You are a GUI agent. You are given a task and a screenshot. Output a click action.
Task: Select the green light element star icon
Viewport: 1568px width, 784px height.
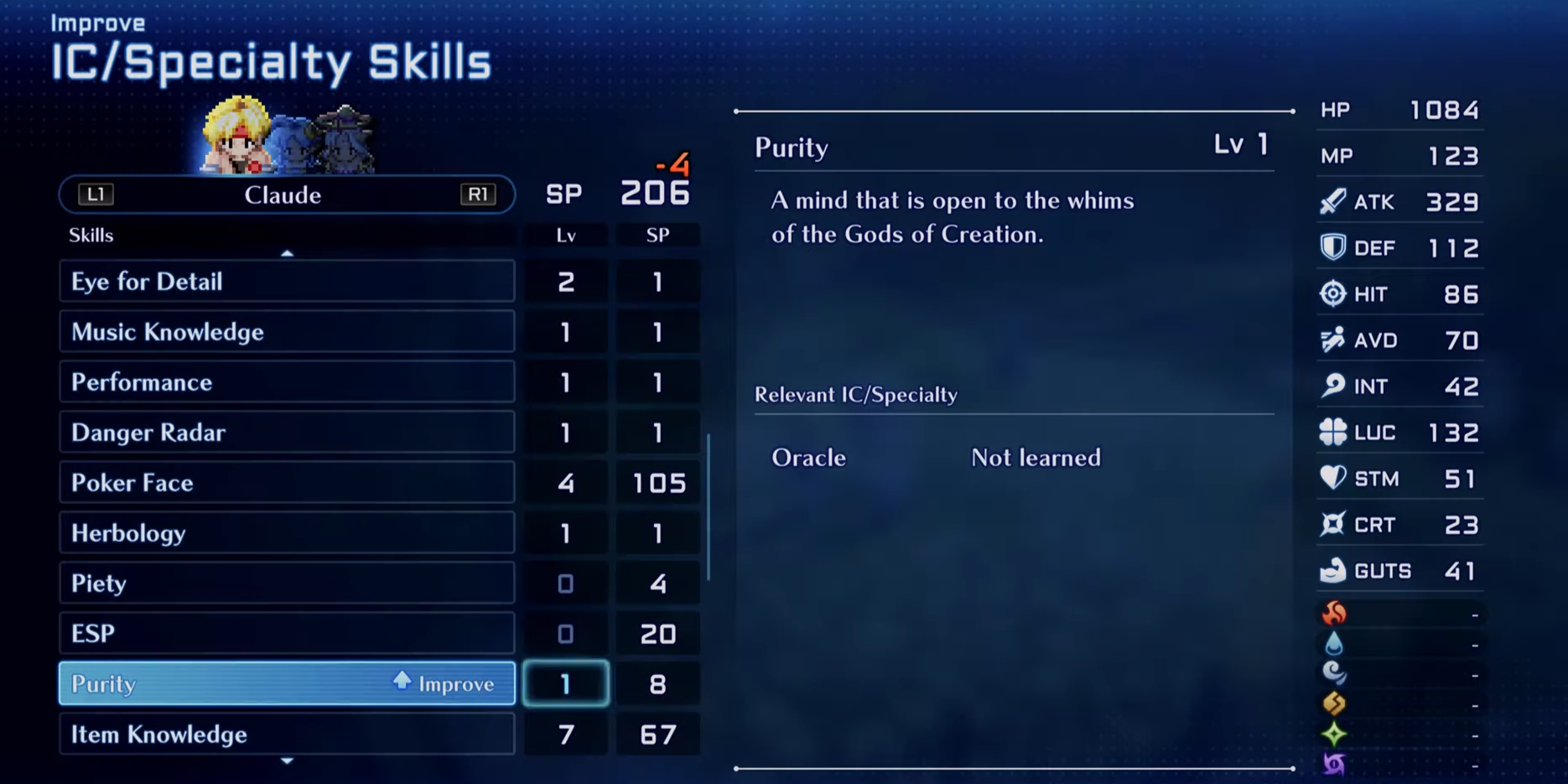[1335, 732]
